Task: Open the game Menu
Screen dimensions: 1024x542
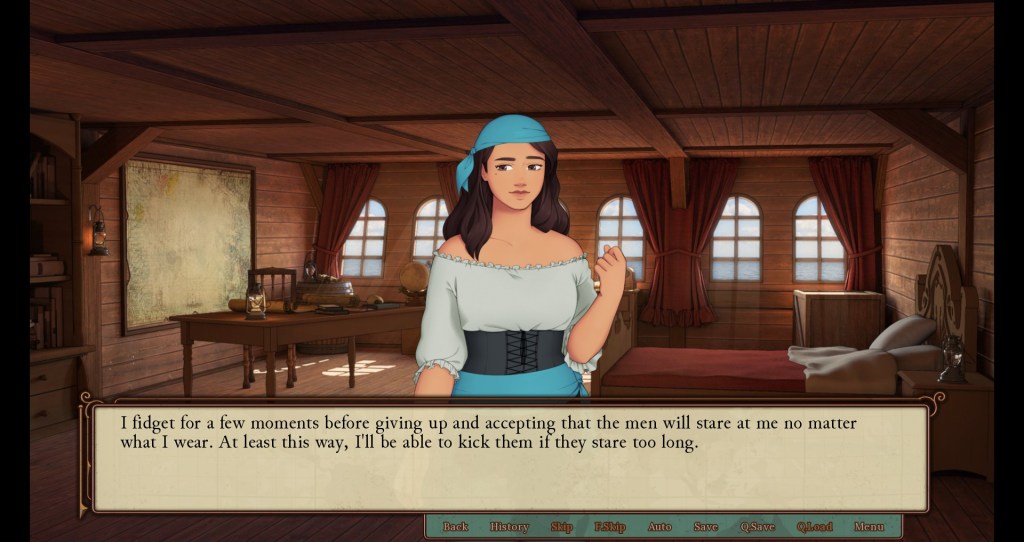Action: (x=868, y=527)
